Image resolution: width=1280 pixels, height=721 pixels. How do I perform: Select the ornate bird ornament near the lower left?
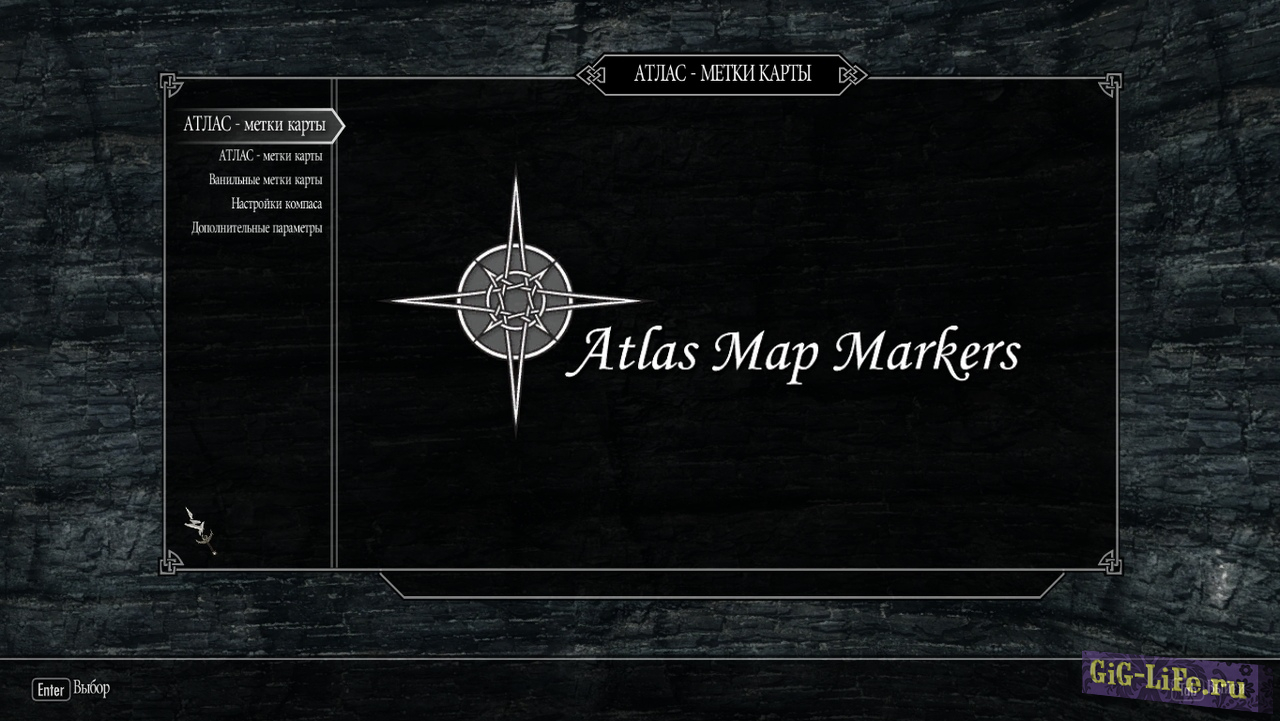(197, 525)
